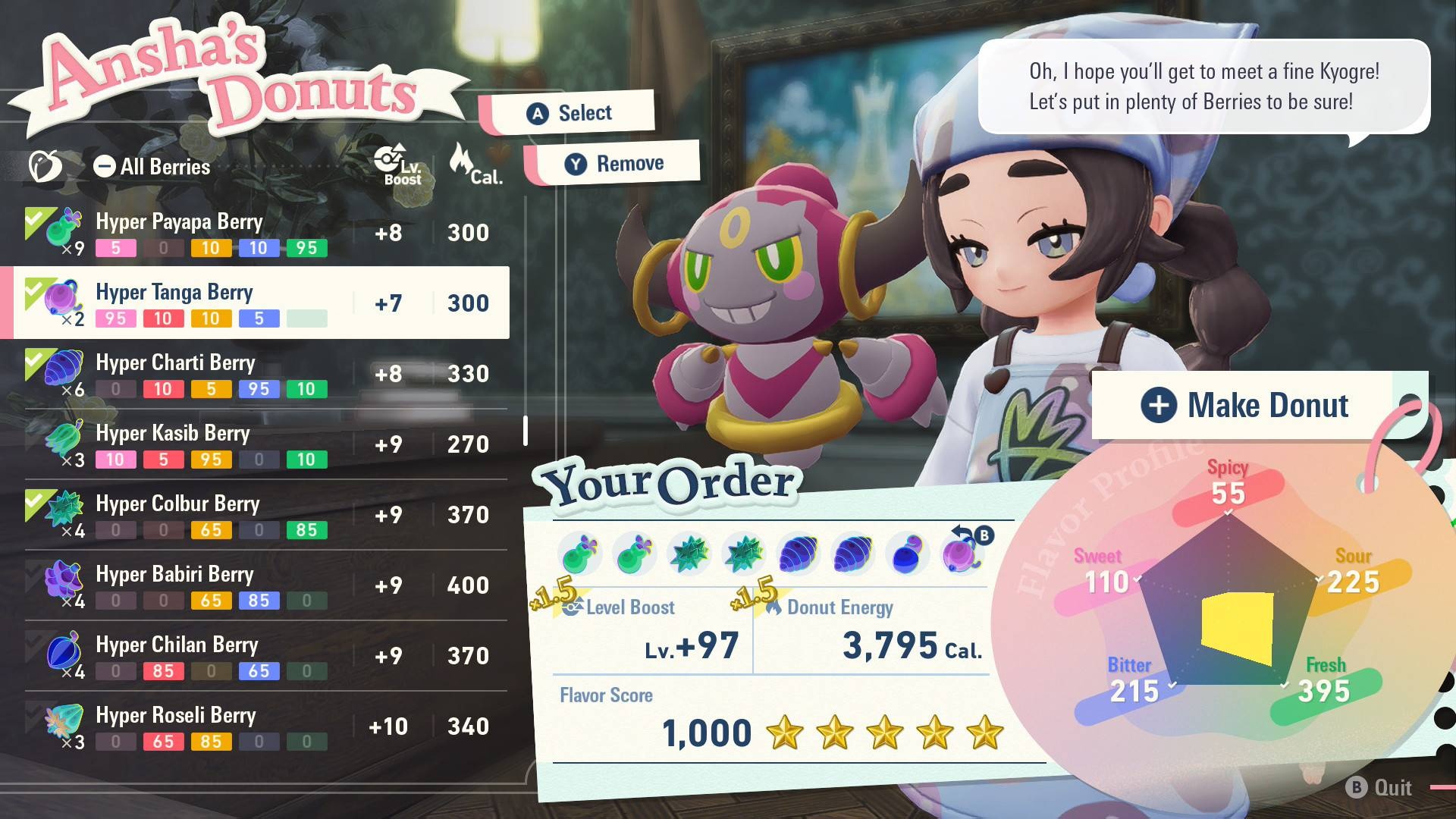Click the Spicy value on the flavor chart
The width and height of the screenshot is (1456, 819).
coord(1228,493)
